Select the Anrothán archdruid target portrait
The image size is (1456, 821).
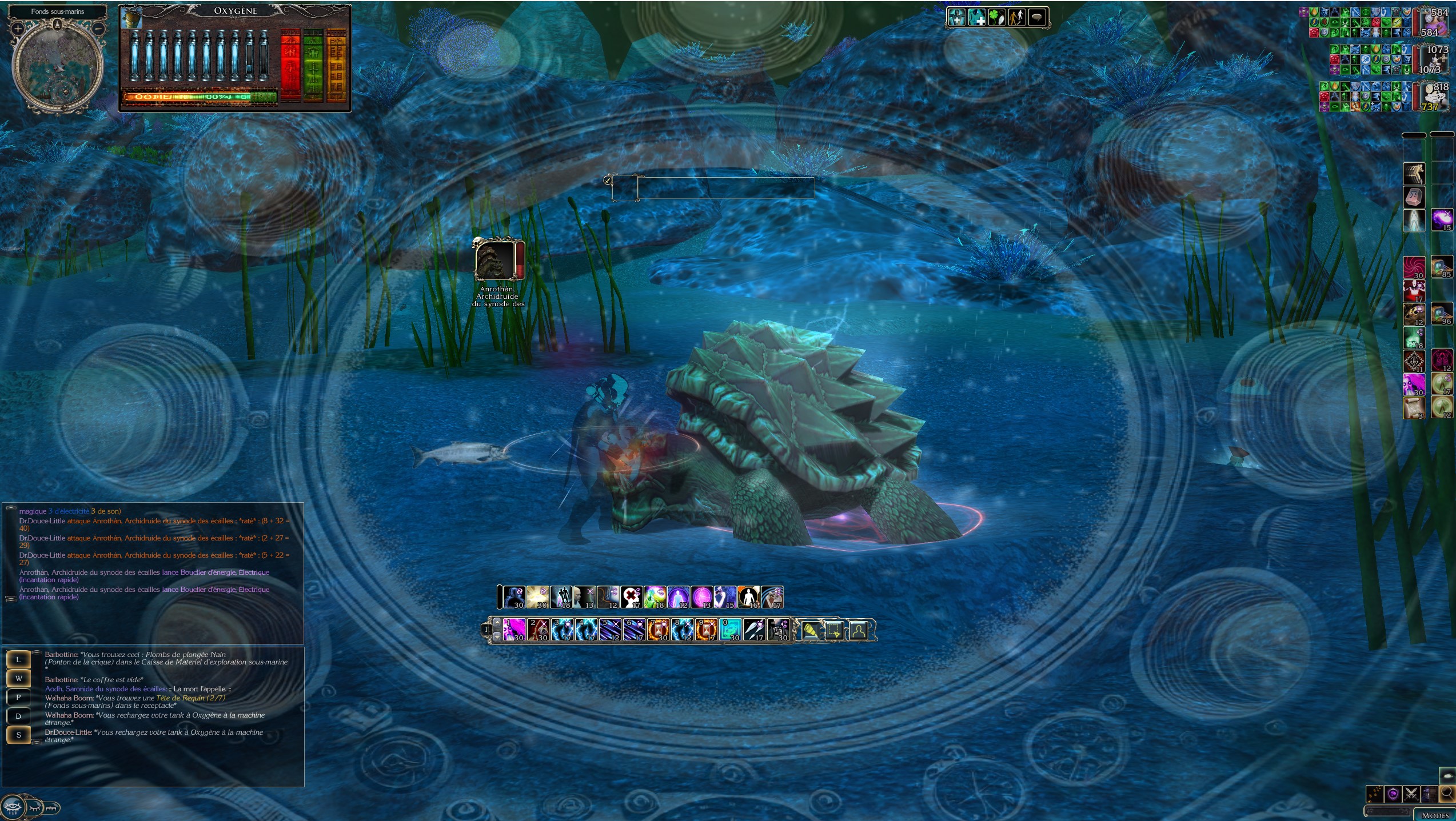(494, 261)
